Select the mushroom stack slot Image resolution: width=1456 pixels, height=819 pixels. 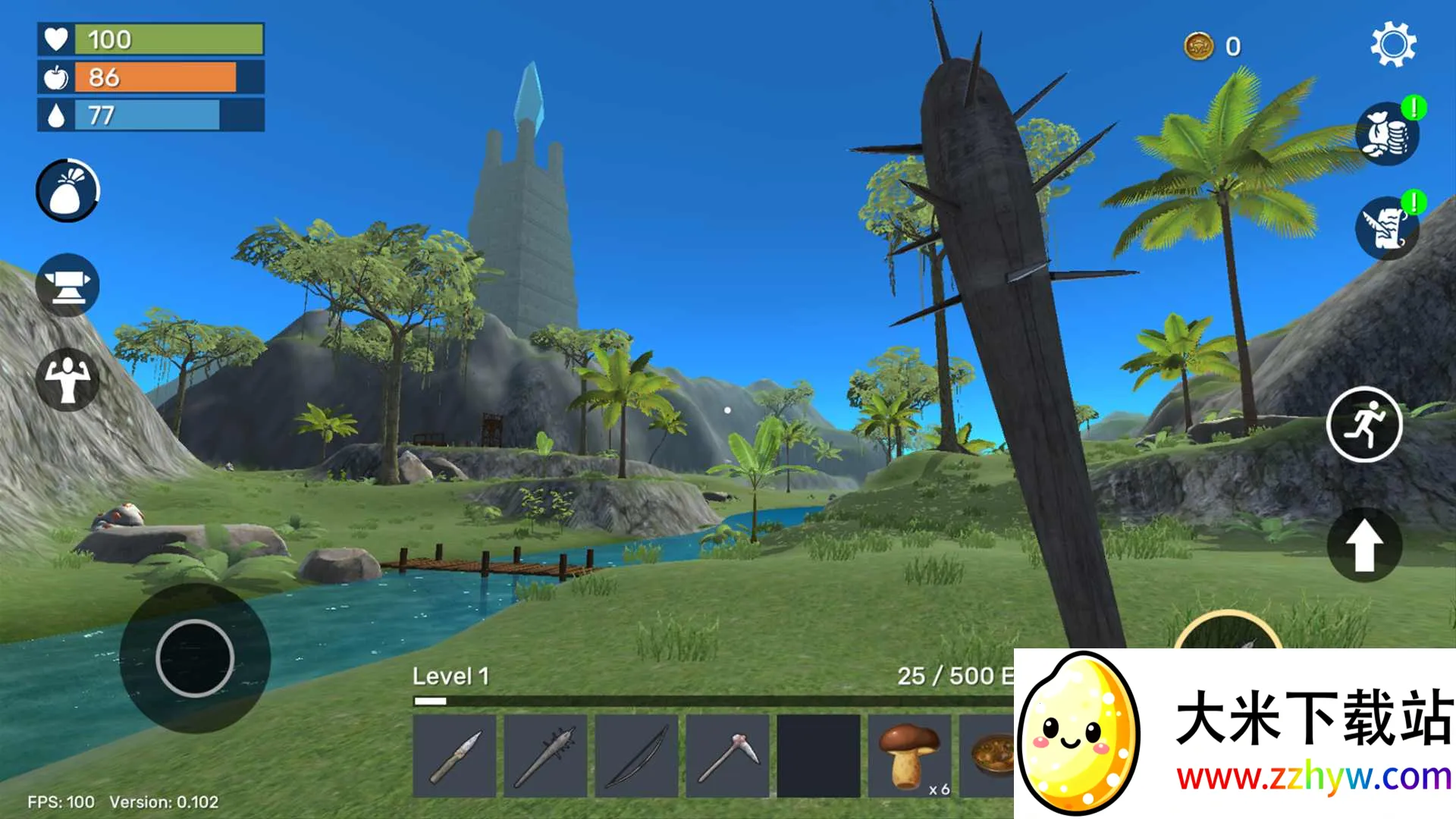coord(910,756)
